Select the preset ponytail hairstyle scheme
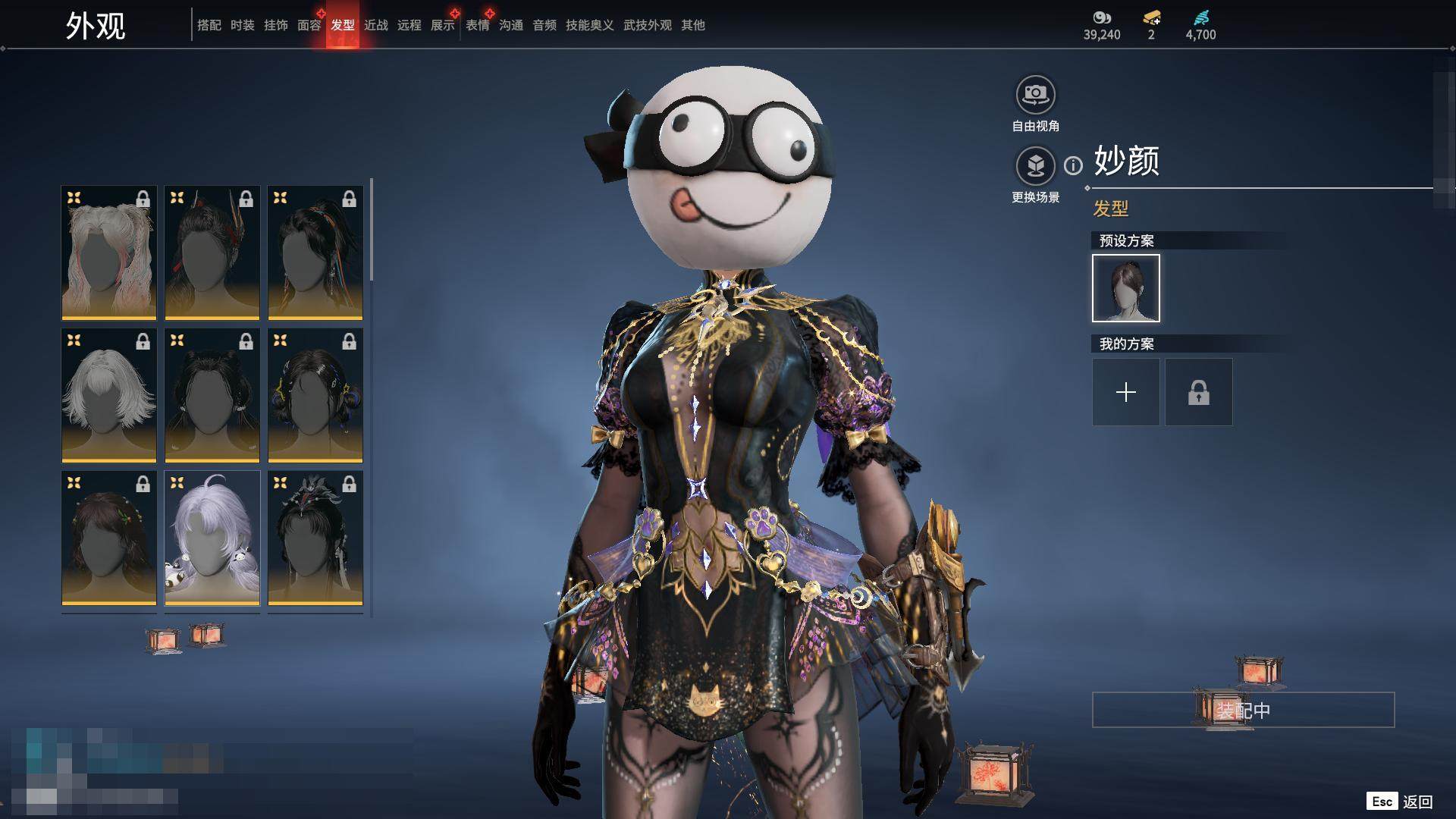Viewport: 1456px width, 819px height. pyautogui.click(x=1125, y=288)
